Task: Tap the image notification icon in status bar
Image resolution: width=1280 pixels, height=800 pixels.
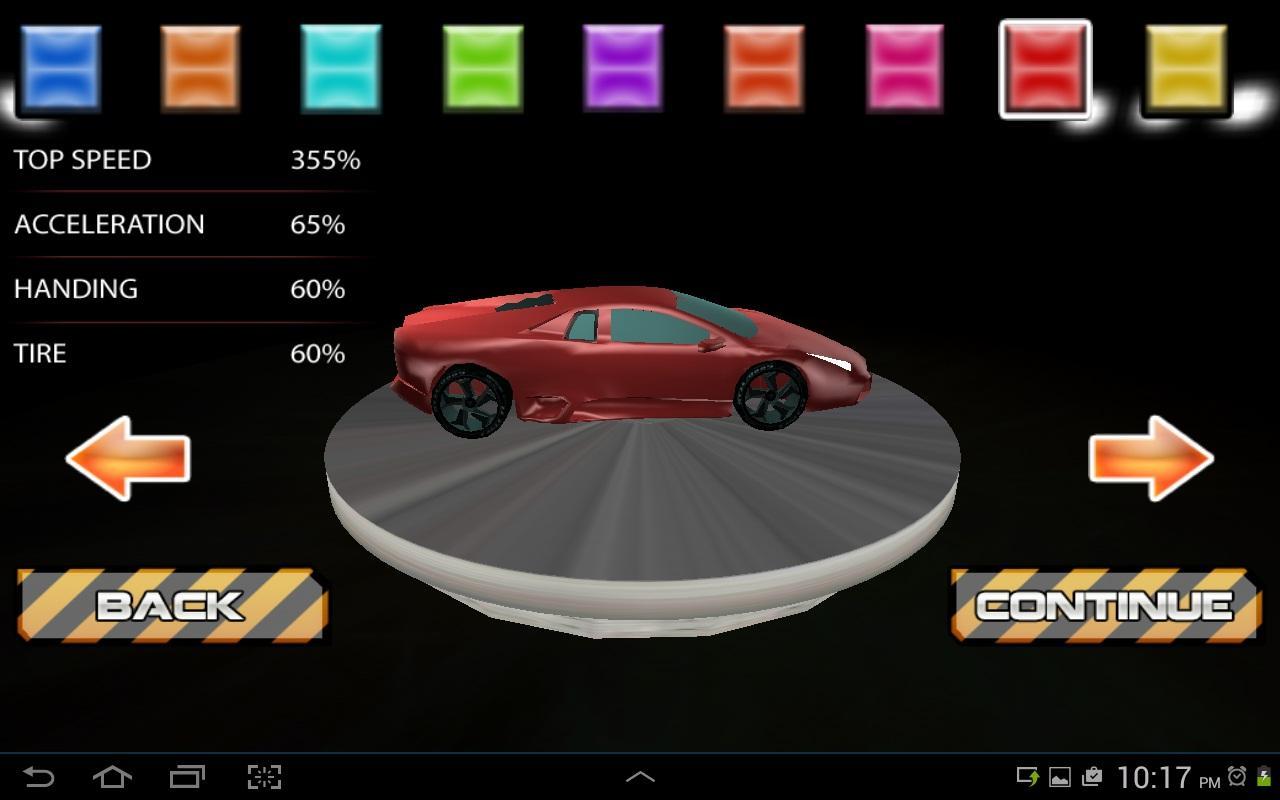Action: point(1059,775)
